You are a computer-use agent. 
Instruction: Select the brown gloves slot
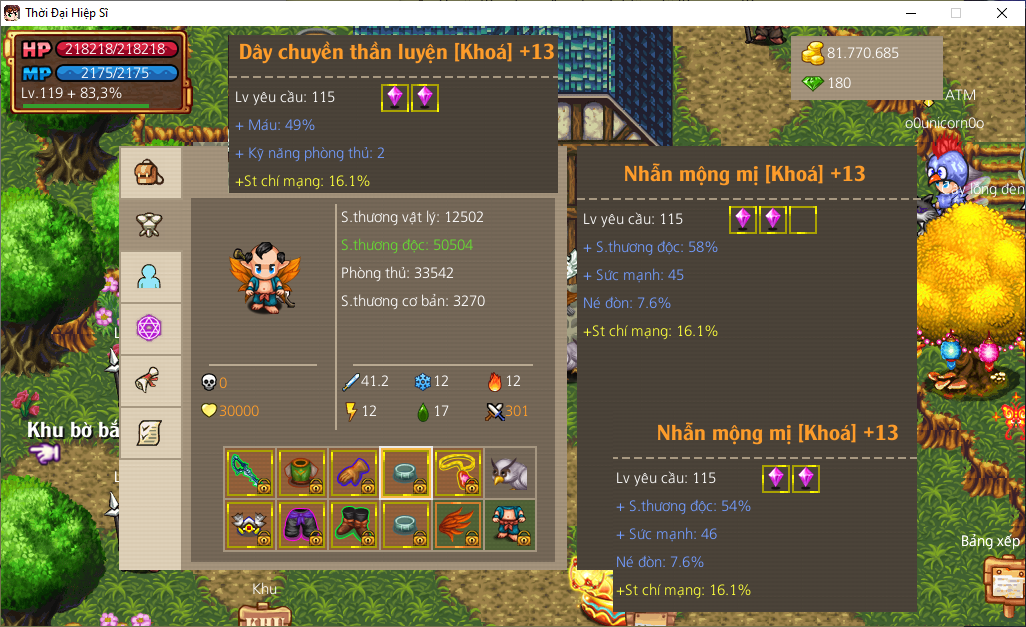(354, 473)
